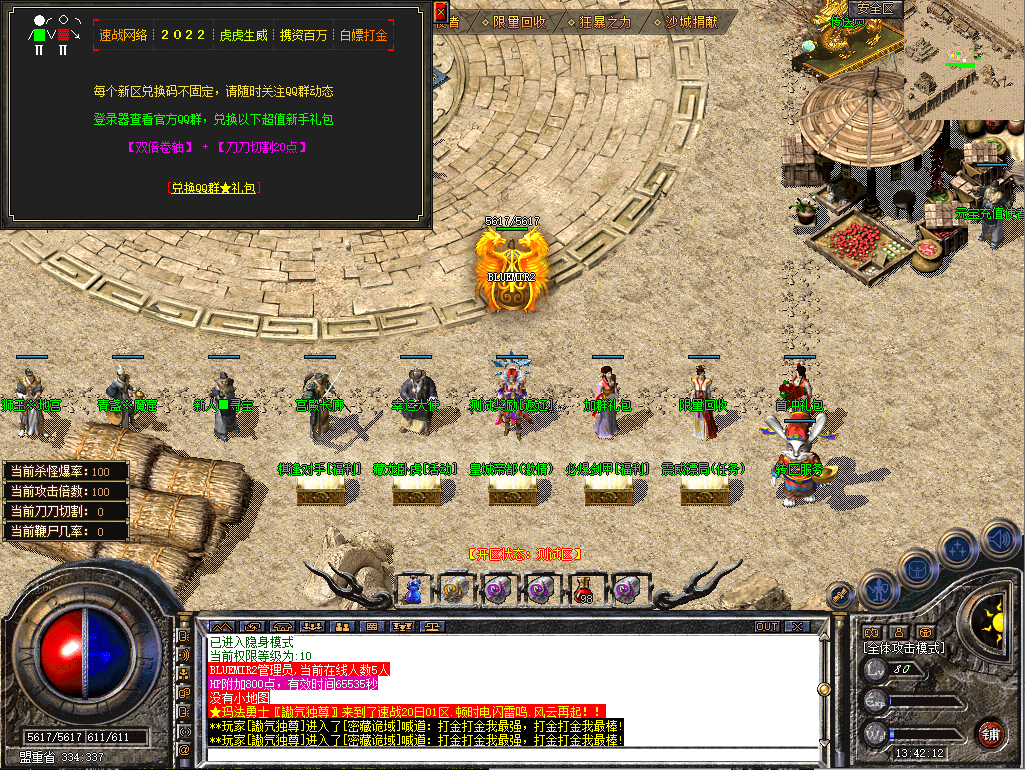Open the 铺 shop button
1025x770 pixels.
[990, 733]
